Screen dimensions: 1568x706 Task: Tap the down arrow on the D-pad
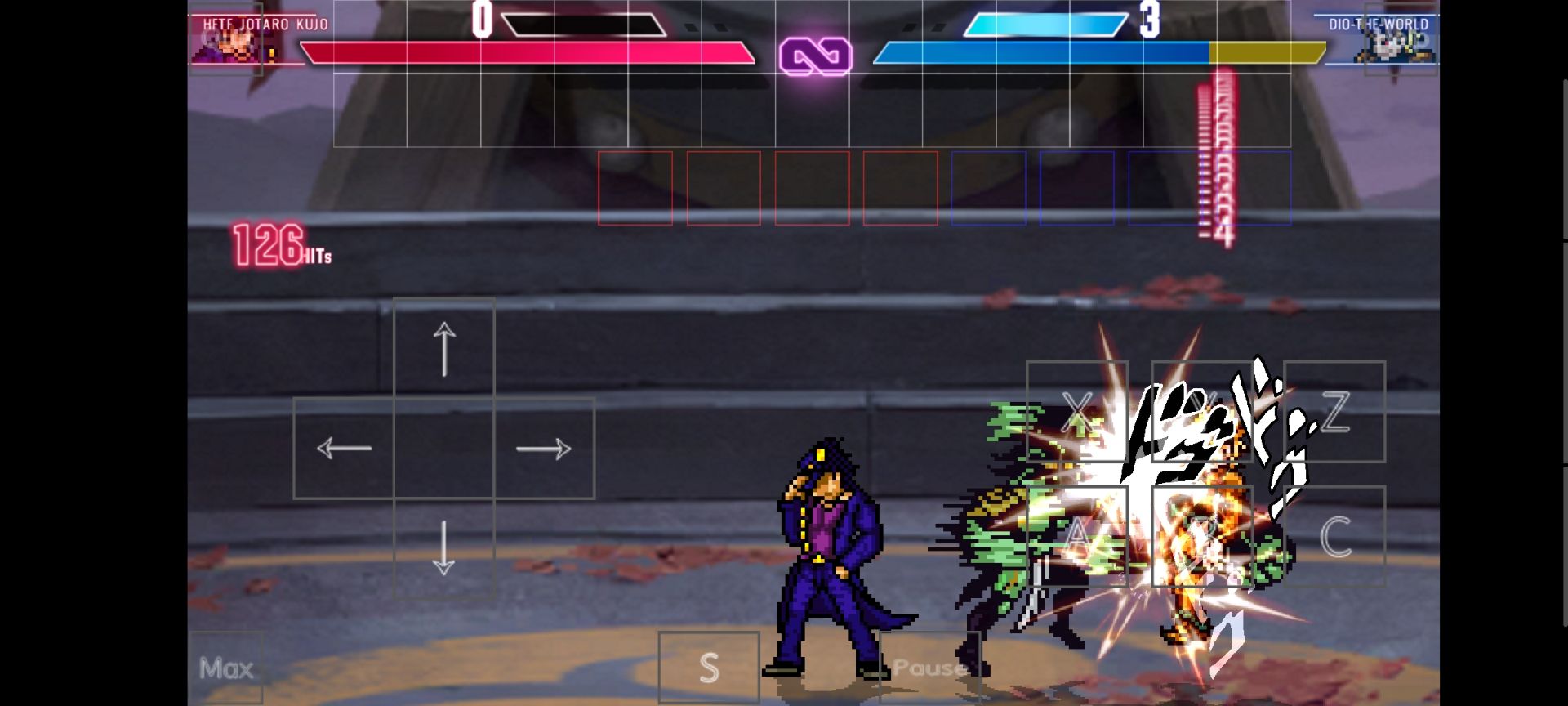point(443,547)
